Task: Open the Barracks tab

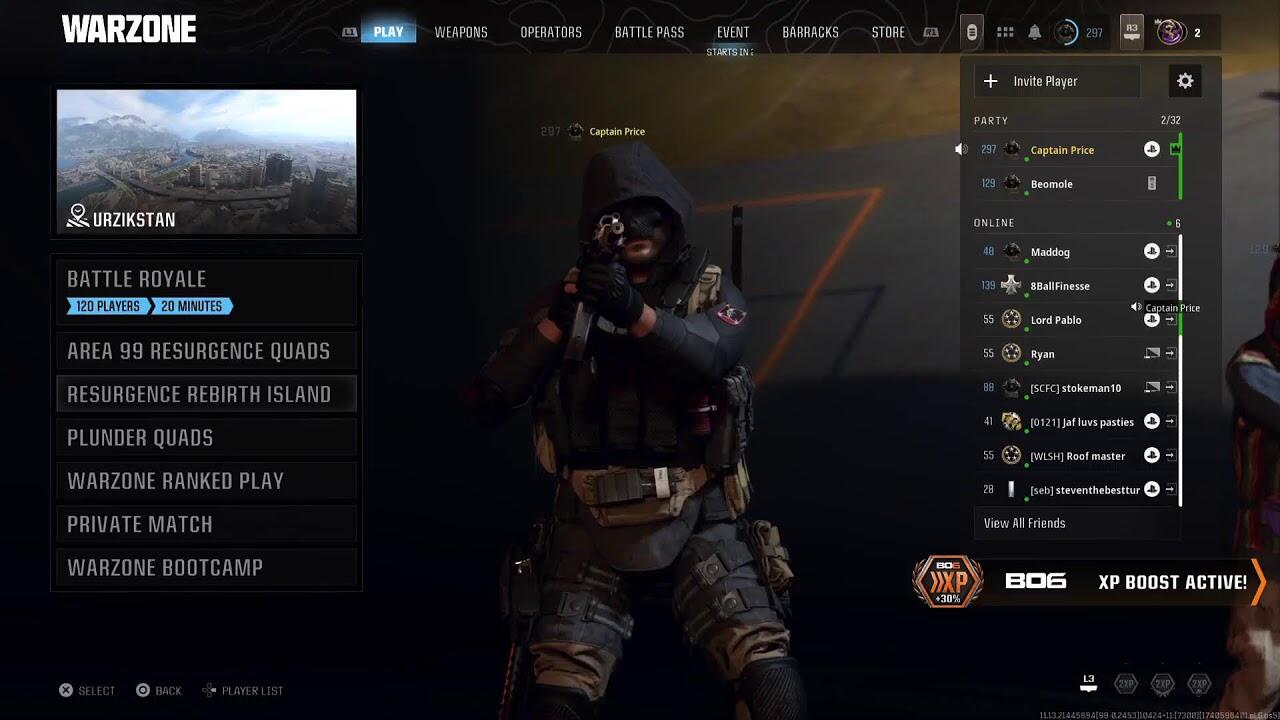Action: [x=810, y=32]
